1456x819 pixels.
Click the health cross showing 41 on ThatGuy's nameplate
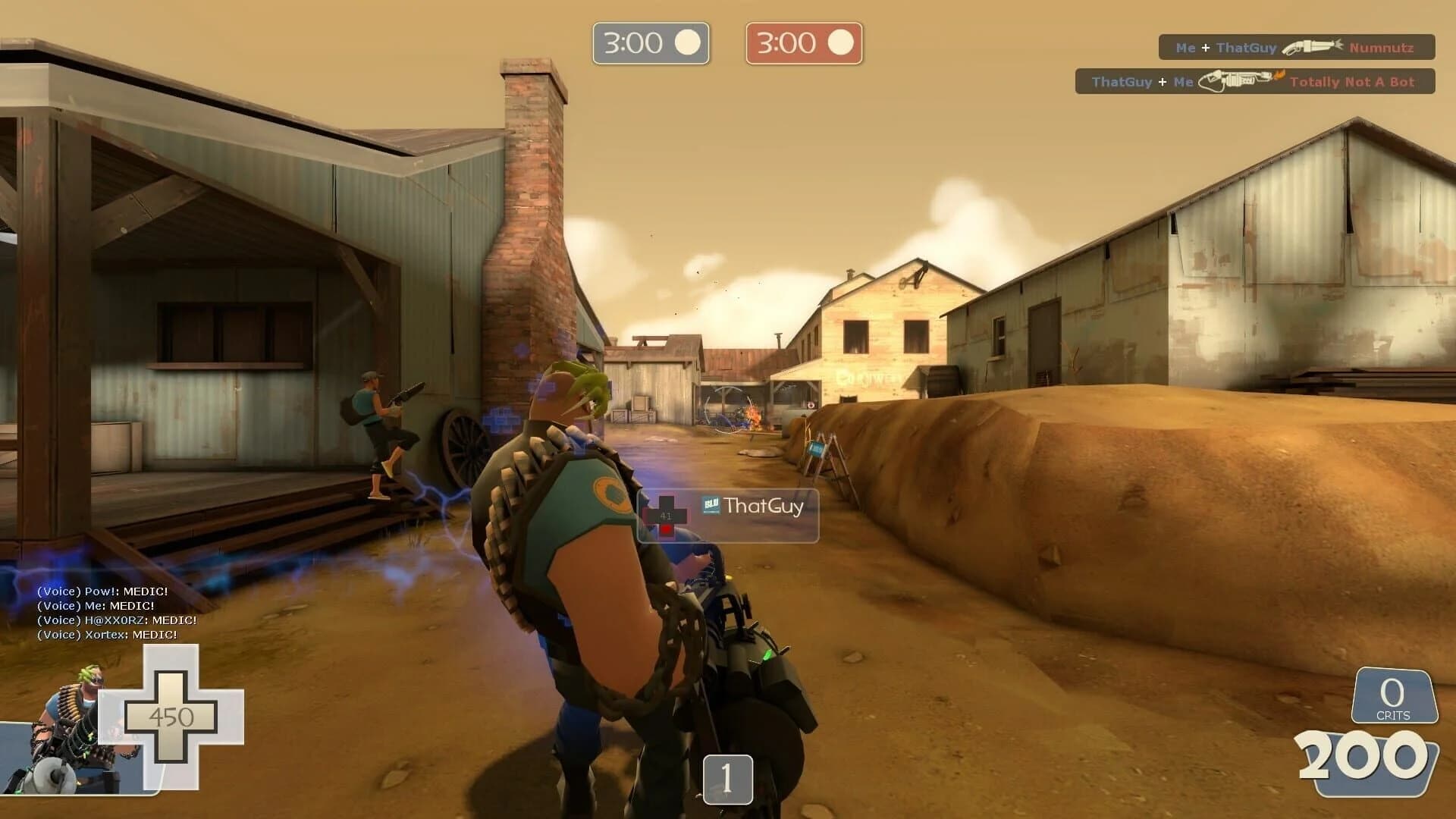coord(666,516)
